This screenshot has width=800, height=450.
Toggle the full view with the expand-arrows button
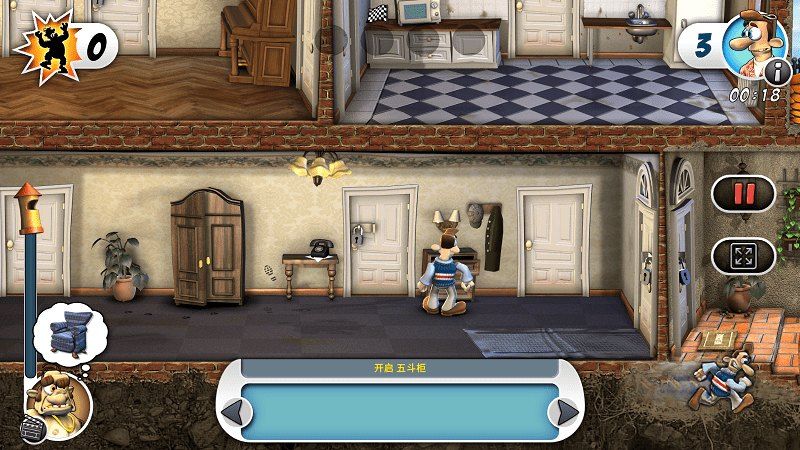click(743, 255)
